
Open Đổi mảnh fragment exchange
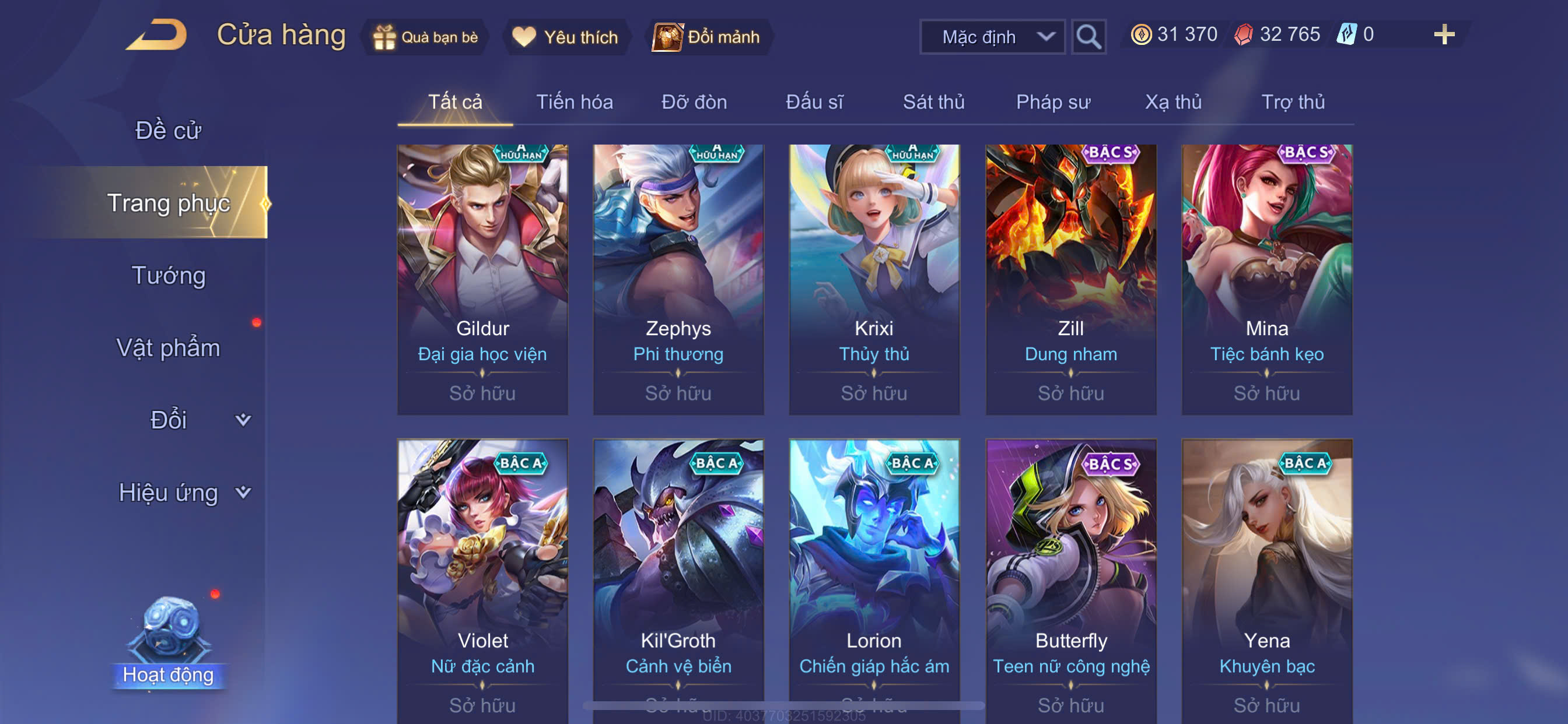tap(708, 37)
